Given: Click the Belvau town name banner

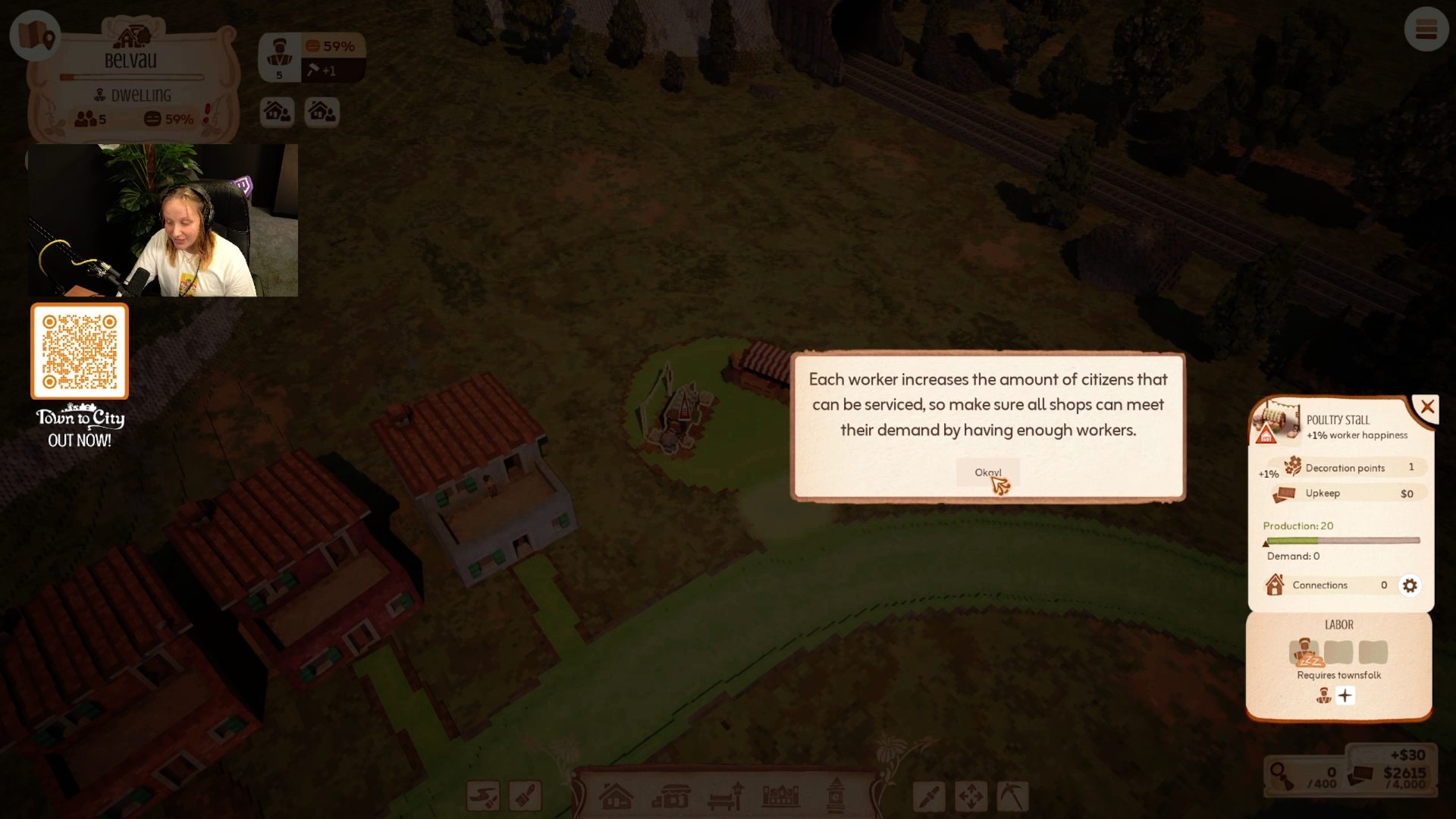Looking at the screenshot, I should pos(130,61).
